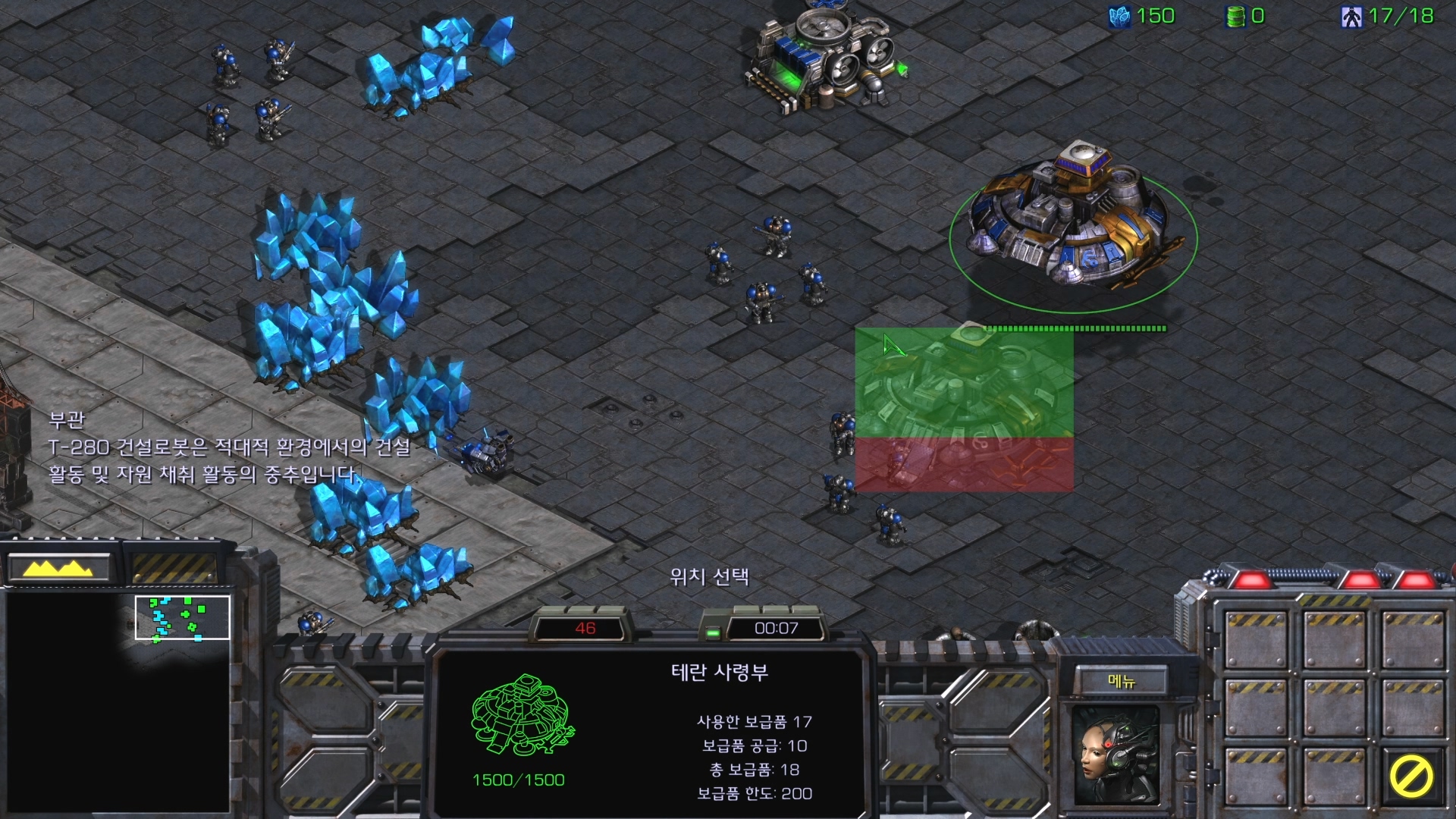Cancel building placement with the cancel icon

coord(1410,777)
